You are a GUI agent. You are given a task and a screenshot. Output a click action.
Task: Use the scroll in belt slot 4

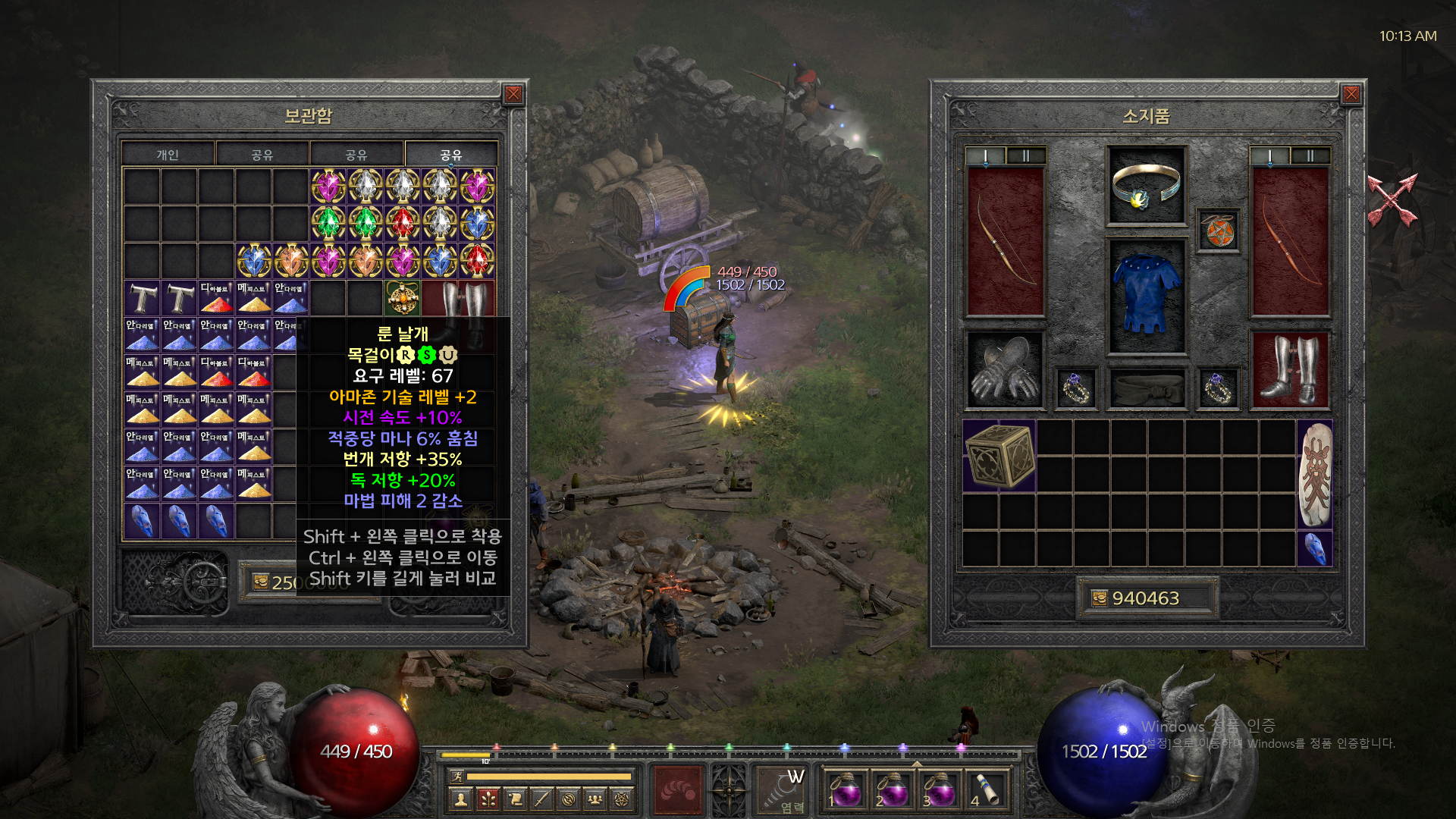[985, 789]
